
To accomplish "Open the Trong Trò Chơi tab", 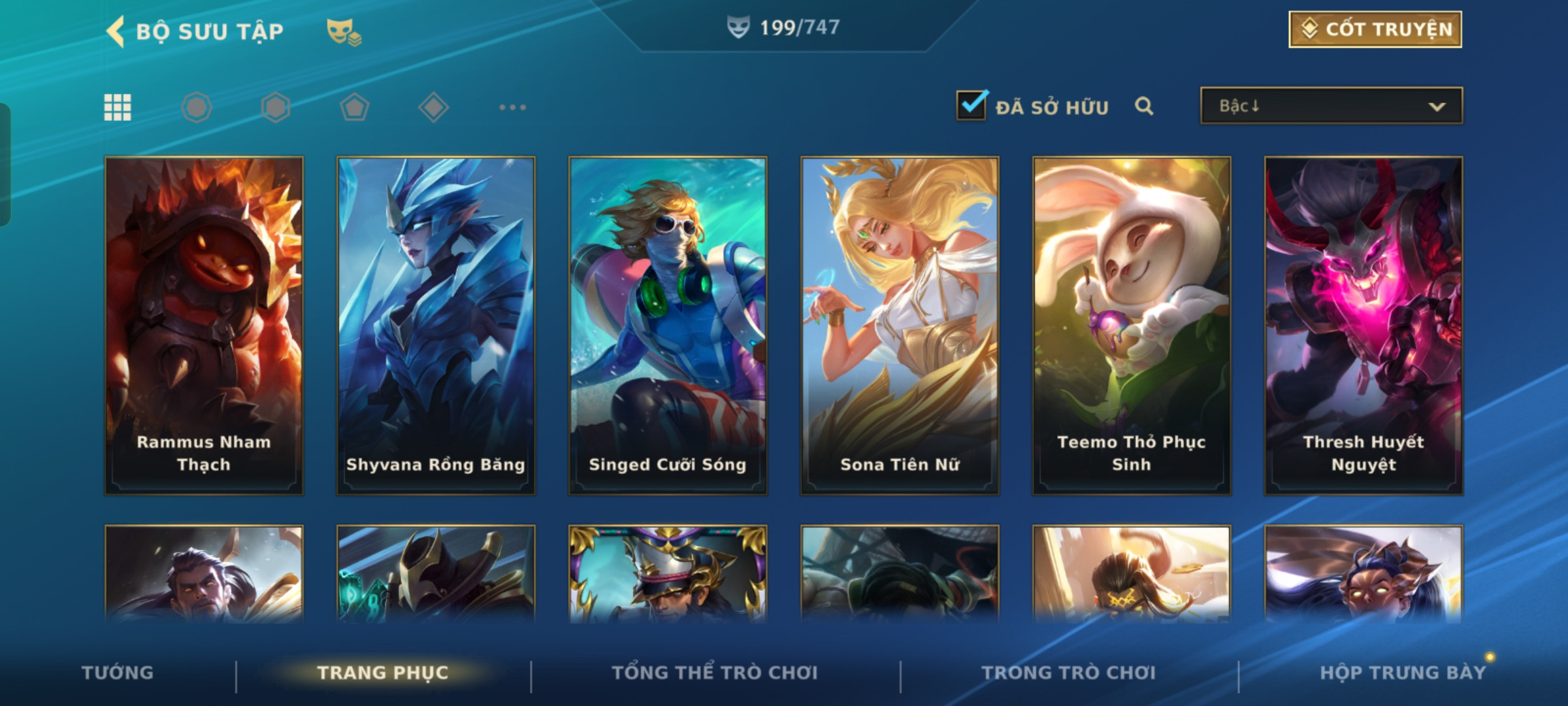I will coord(1069,673).
